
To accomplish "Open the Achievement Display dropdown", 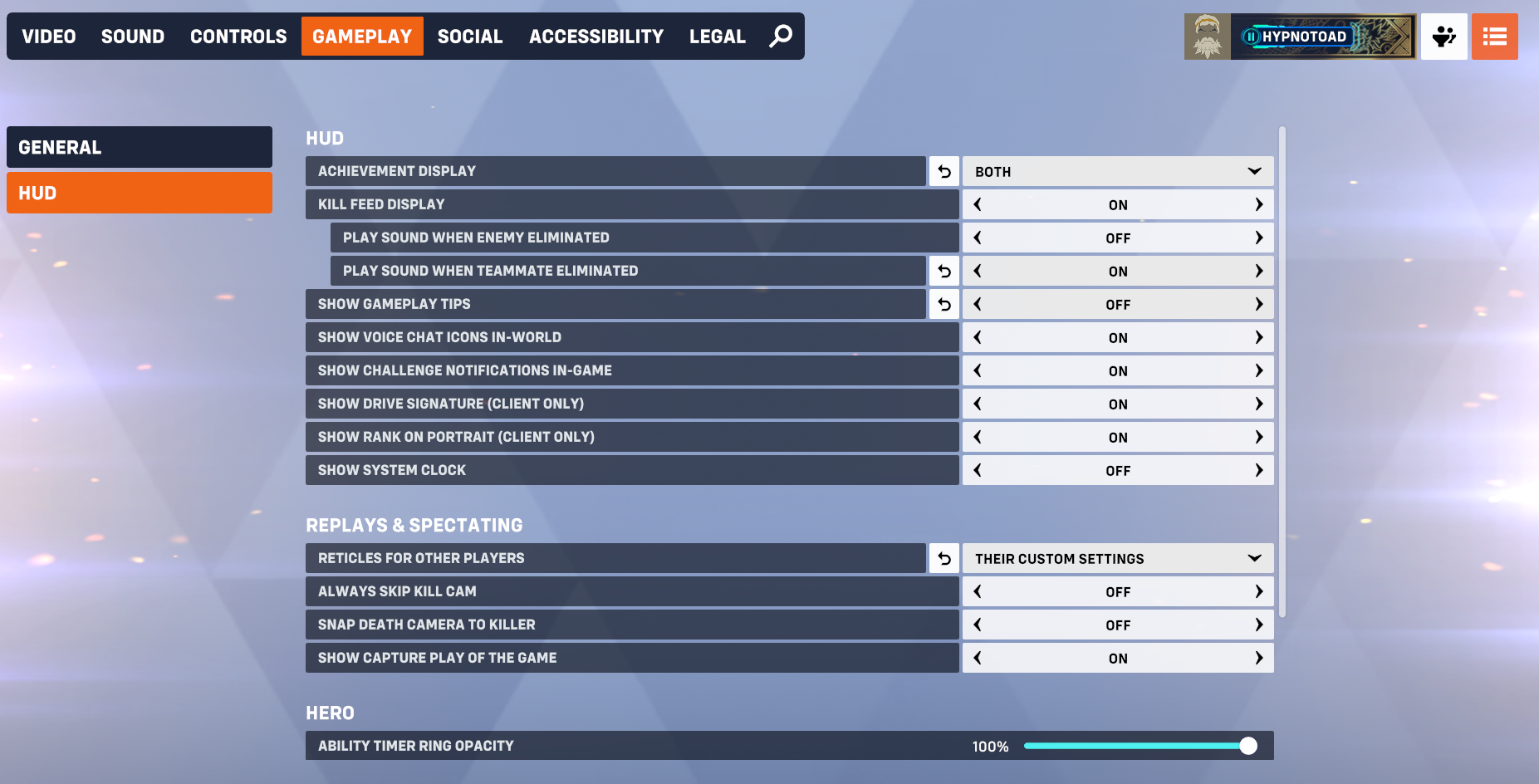I will 1117,171.
